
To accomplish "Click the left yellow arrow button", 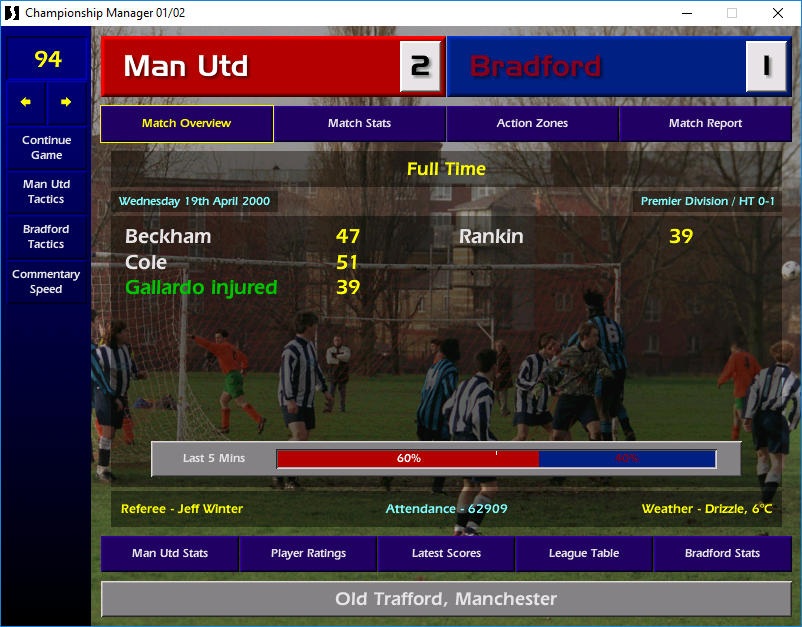I will [26, 102].
